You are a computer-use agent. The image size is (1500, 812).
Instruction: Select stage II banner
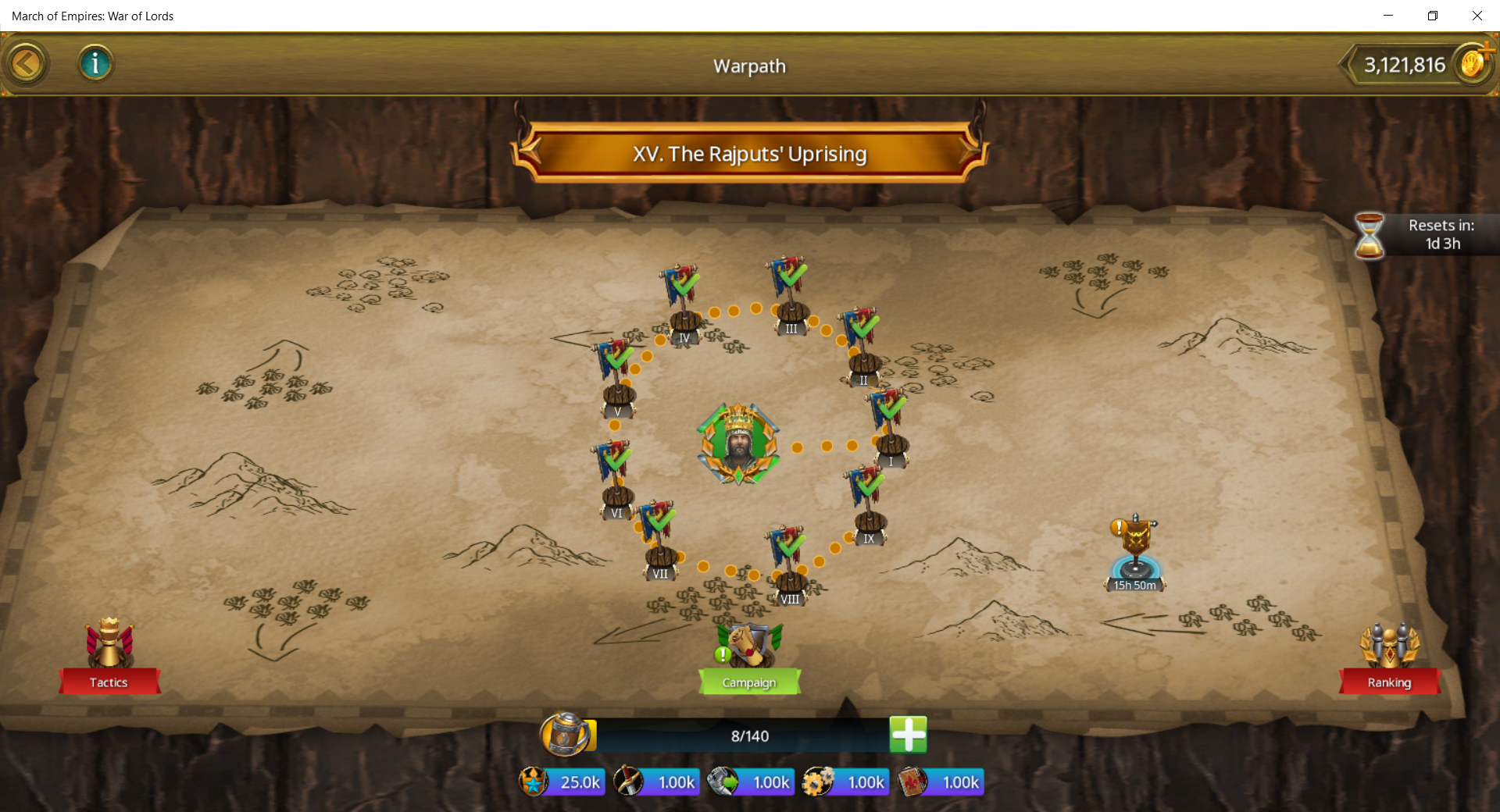point(862,346)
